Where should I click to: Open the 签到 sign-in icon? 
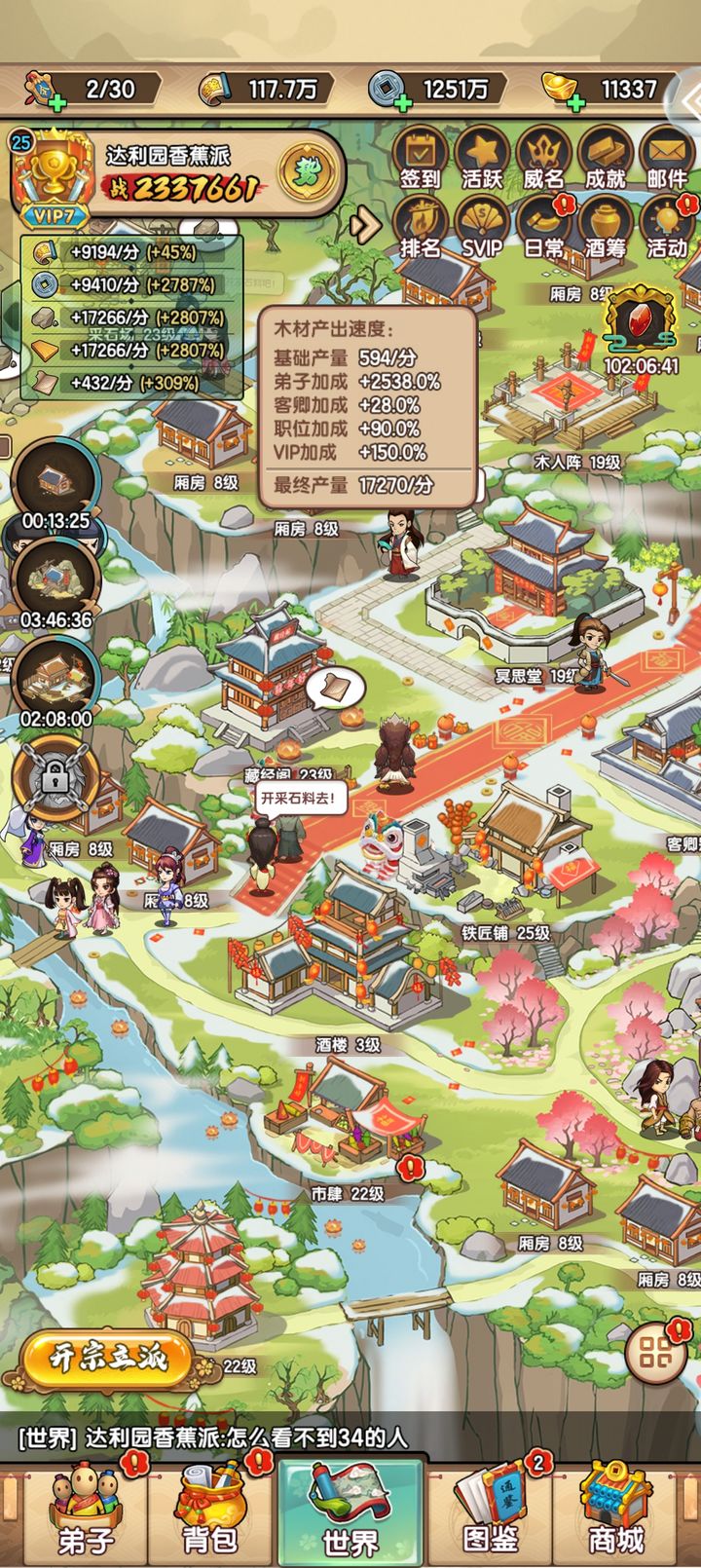pyautogui.click(x=421, y=158)
